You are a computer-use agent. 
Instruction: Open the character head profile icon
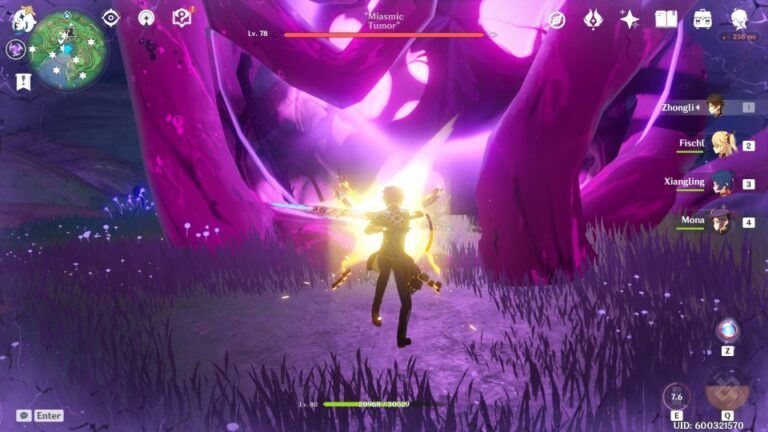[740, 19]
